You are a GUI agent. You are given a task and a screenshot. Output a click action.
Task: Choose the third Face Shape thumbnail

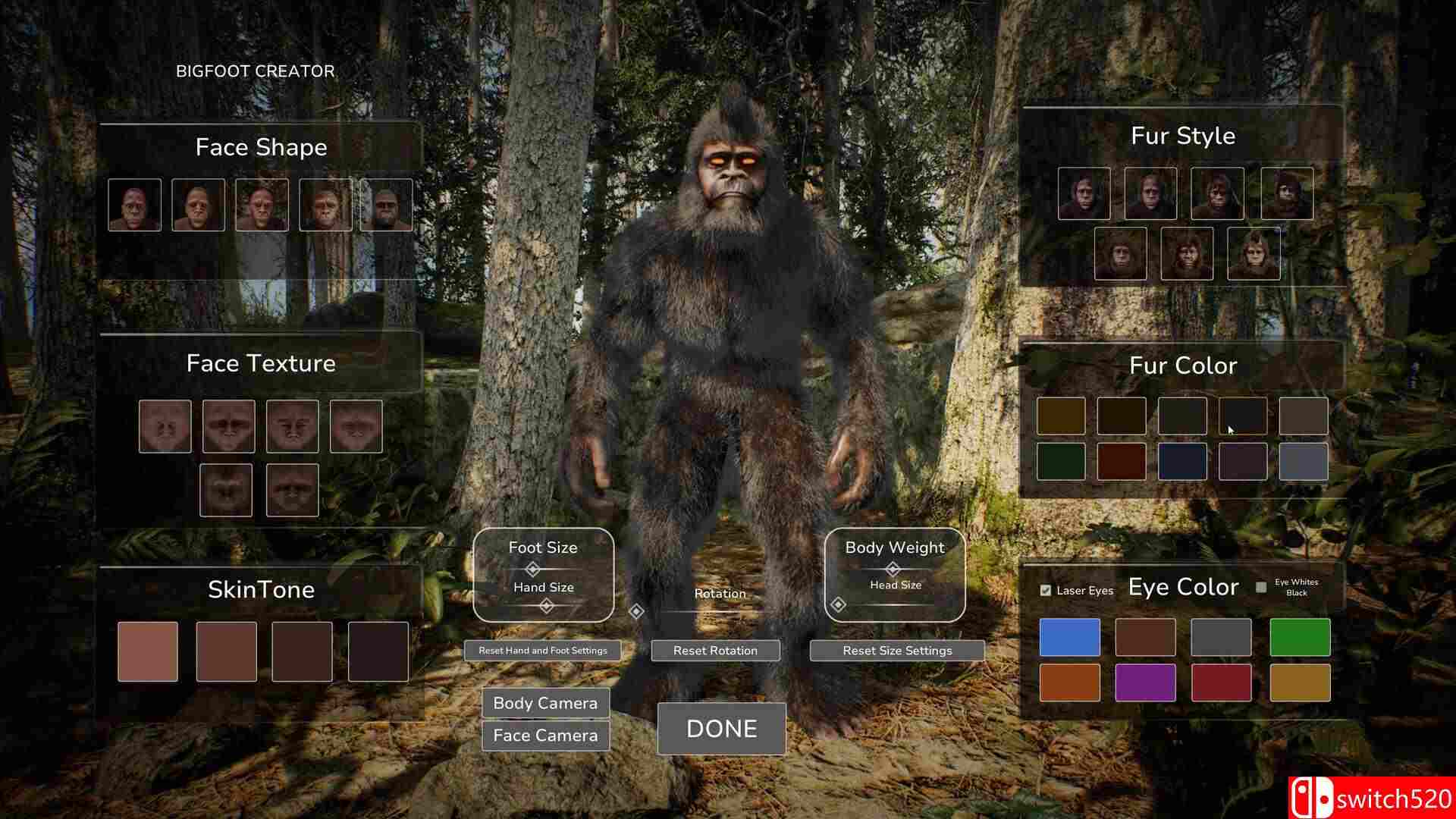(x=261, y=203)
